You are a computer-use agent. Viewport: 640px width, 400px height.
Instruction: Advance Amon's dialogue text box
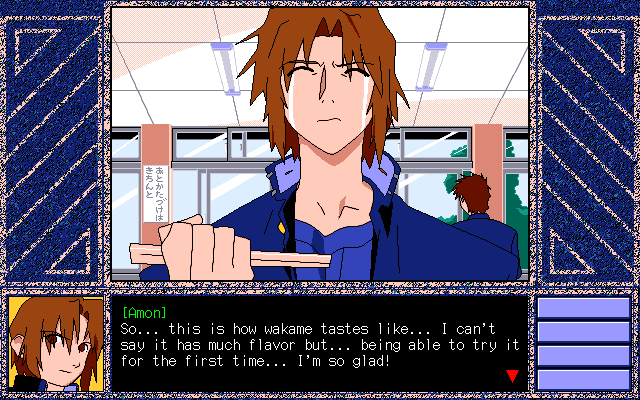point(318,345)
